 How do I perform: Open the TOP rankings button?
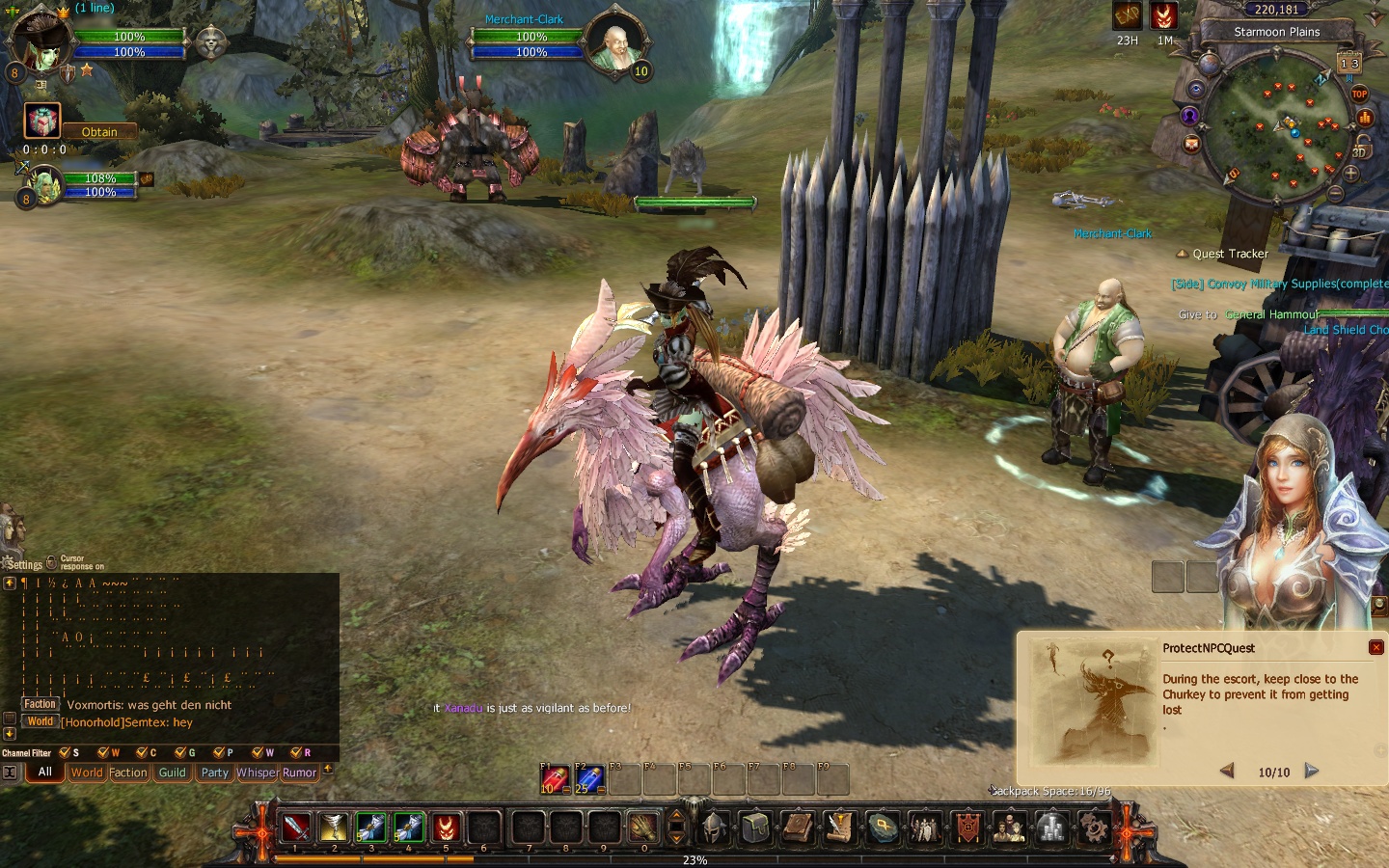click(1359, 95)
